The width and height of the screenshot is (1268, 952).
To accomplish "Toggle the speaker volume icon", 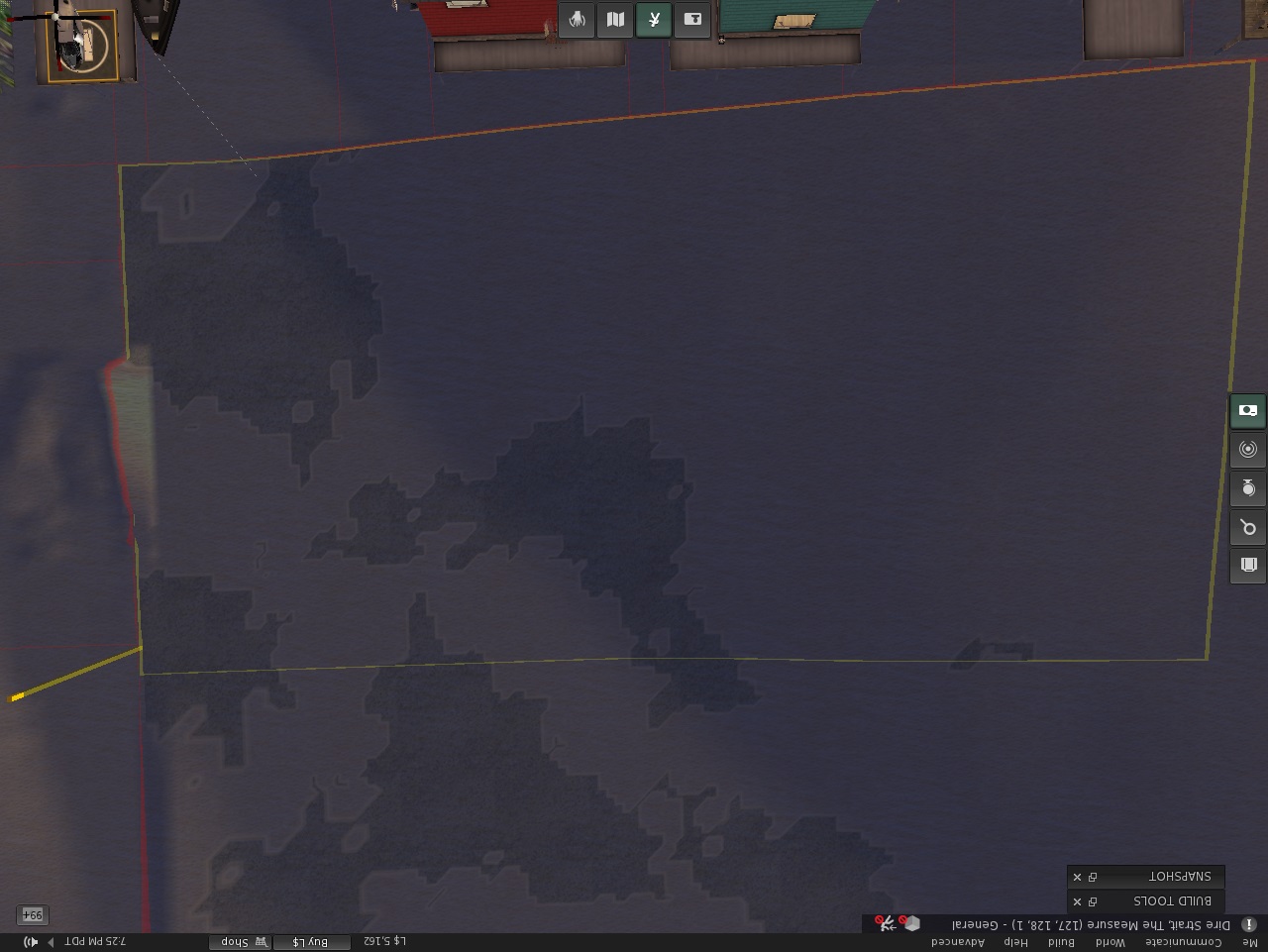I will click(x=31, y=942).
